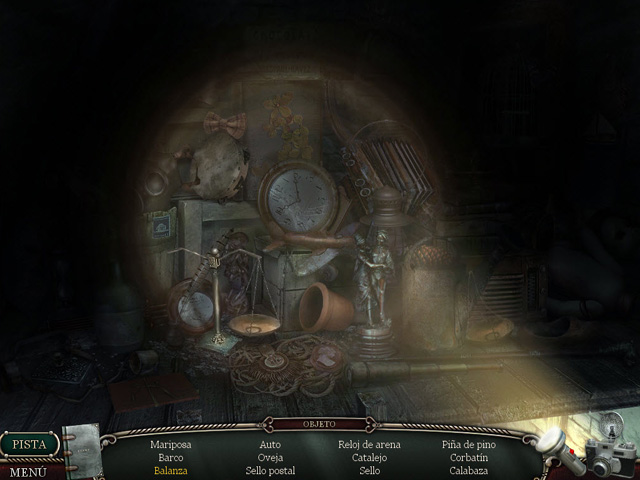Select Sello postal from the object list
The height and width of the screenshot is (480, 640).
[x=269, y=470]
